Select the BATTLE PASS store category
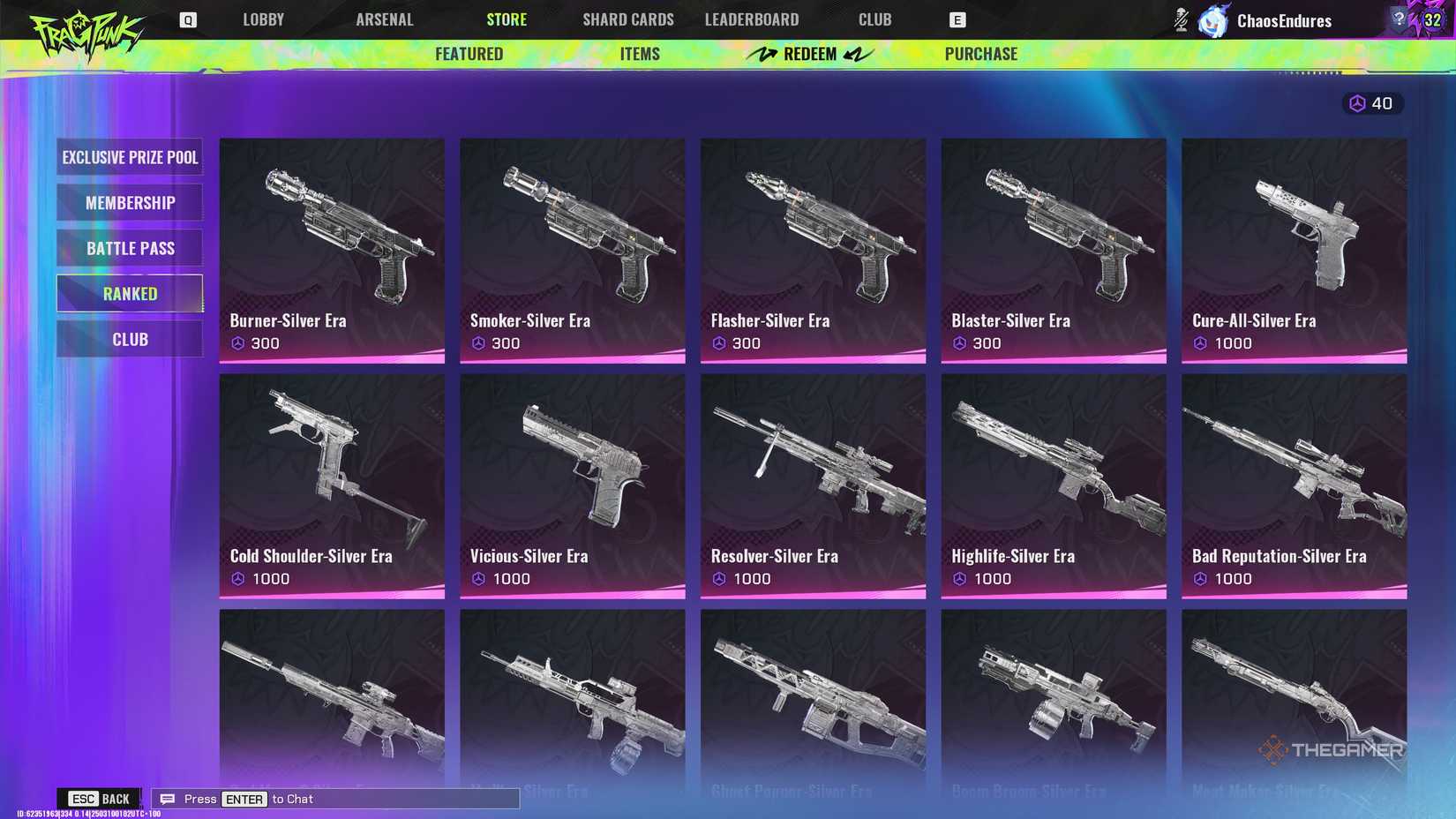Image resolution: width=1456 pixels, height=819 pixels. click(130, 248)
